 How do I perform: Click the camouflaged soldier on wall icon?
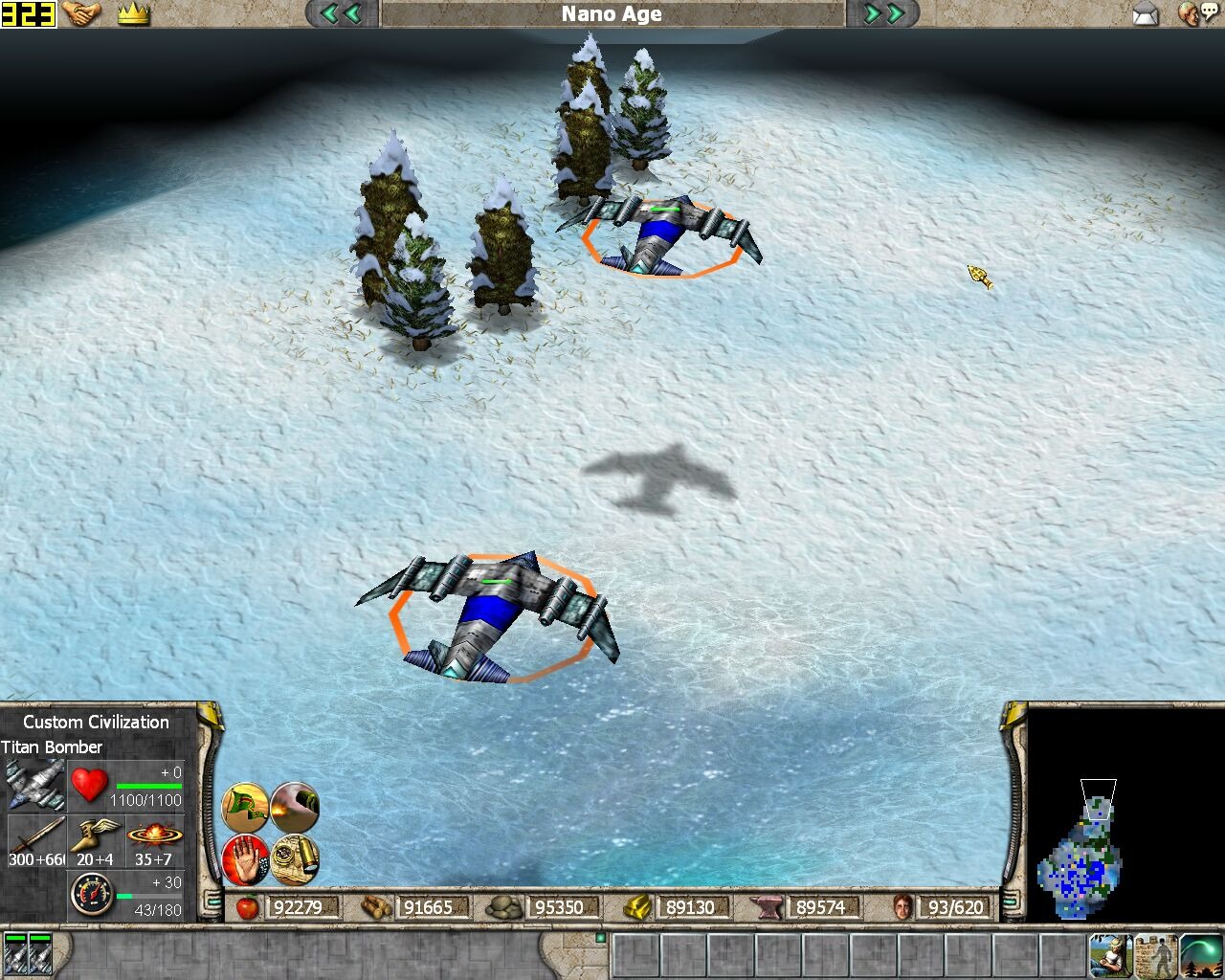1156,956
